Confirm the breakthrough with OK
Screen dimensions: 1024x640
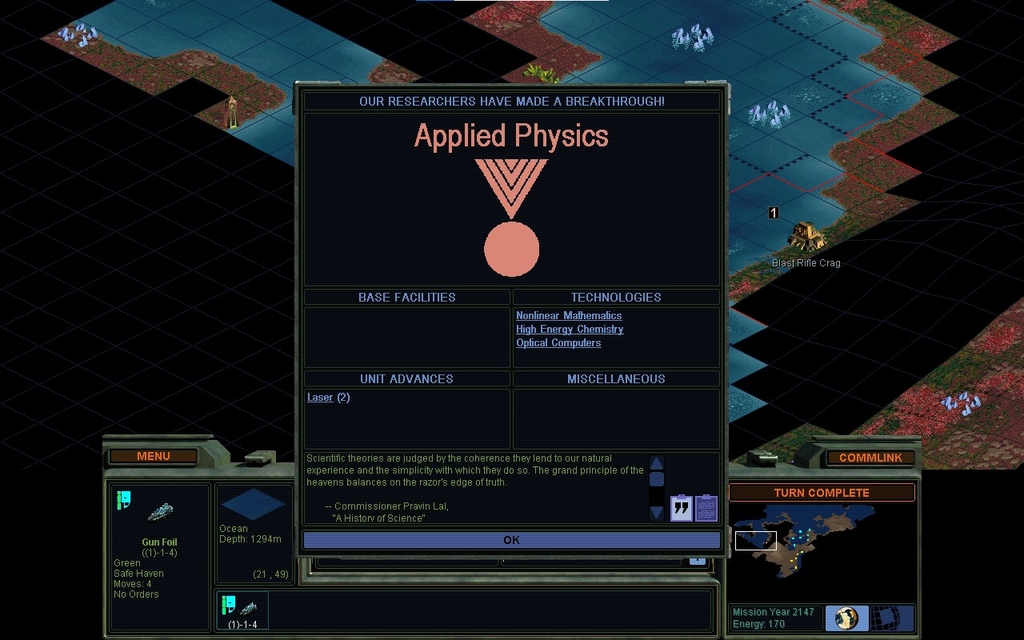point(511,540)
